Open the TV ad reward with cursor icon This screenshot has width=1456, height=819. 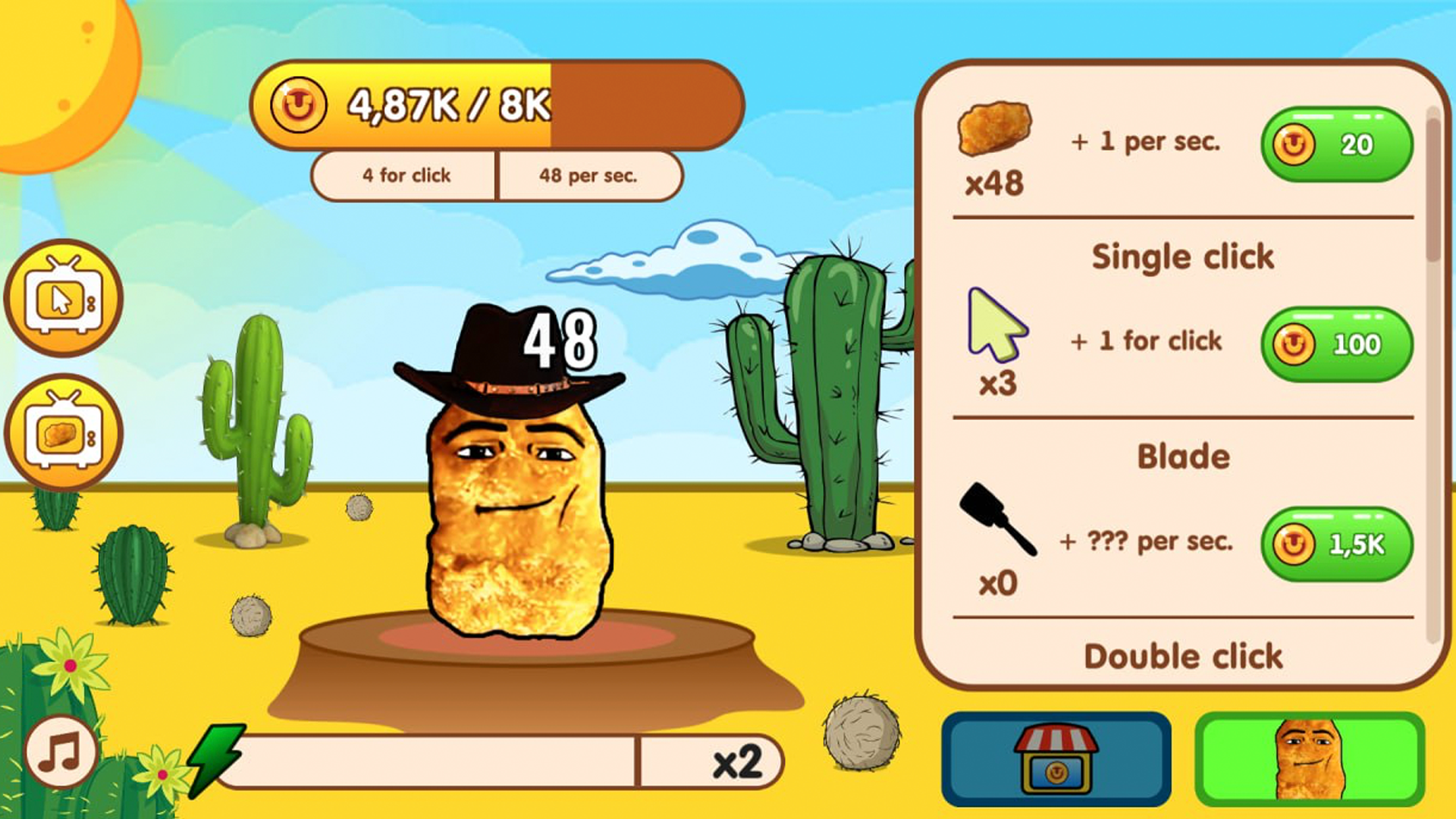[x=63, y=298]
